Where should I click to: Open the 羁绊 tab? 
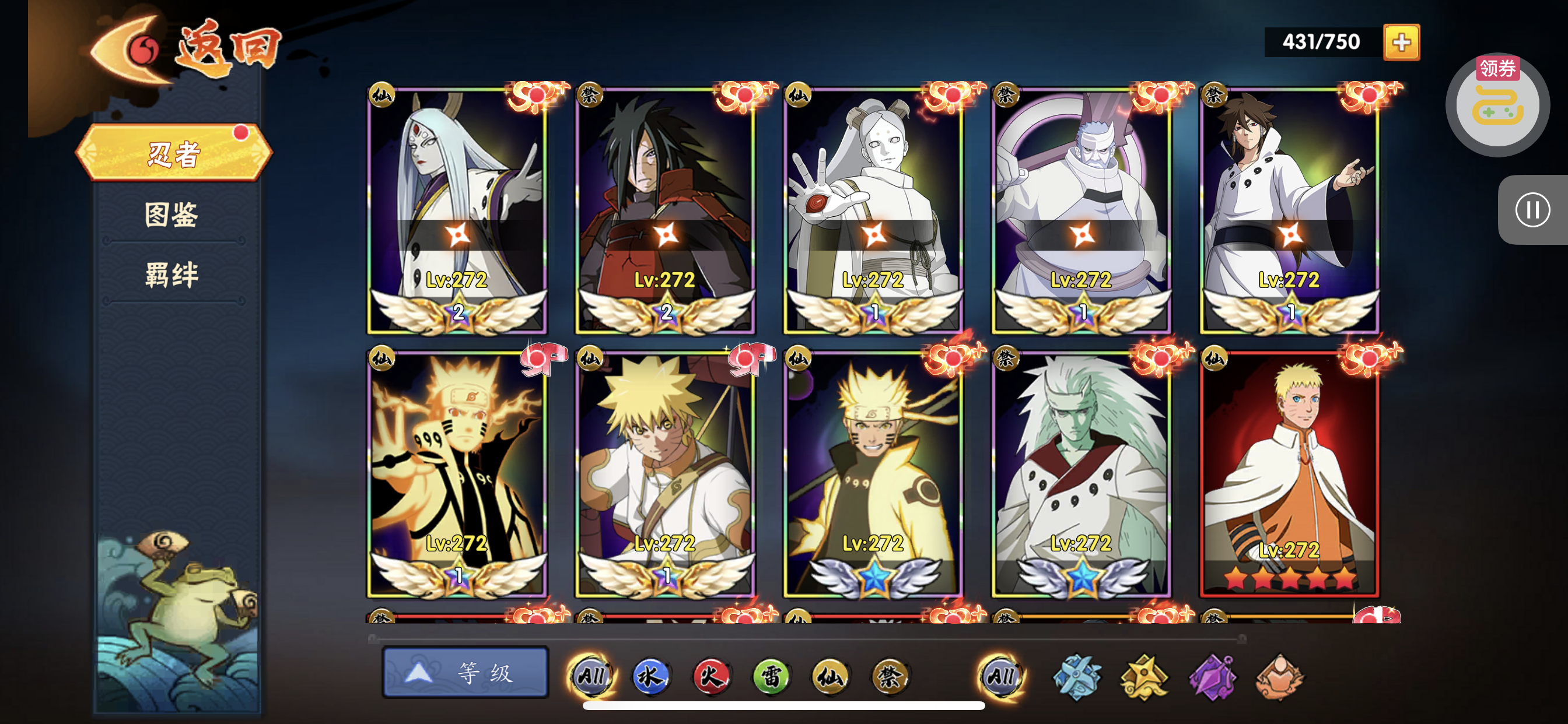pyautogui.click(x=171, y=275)
